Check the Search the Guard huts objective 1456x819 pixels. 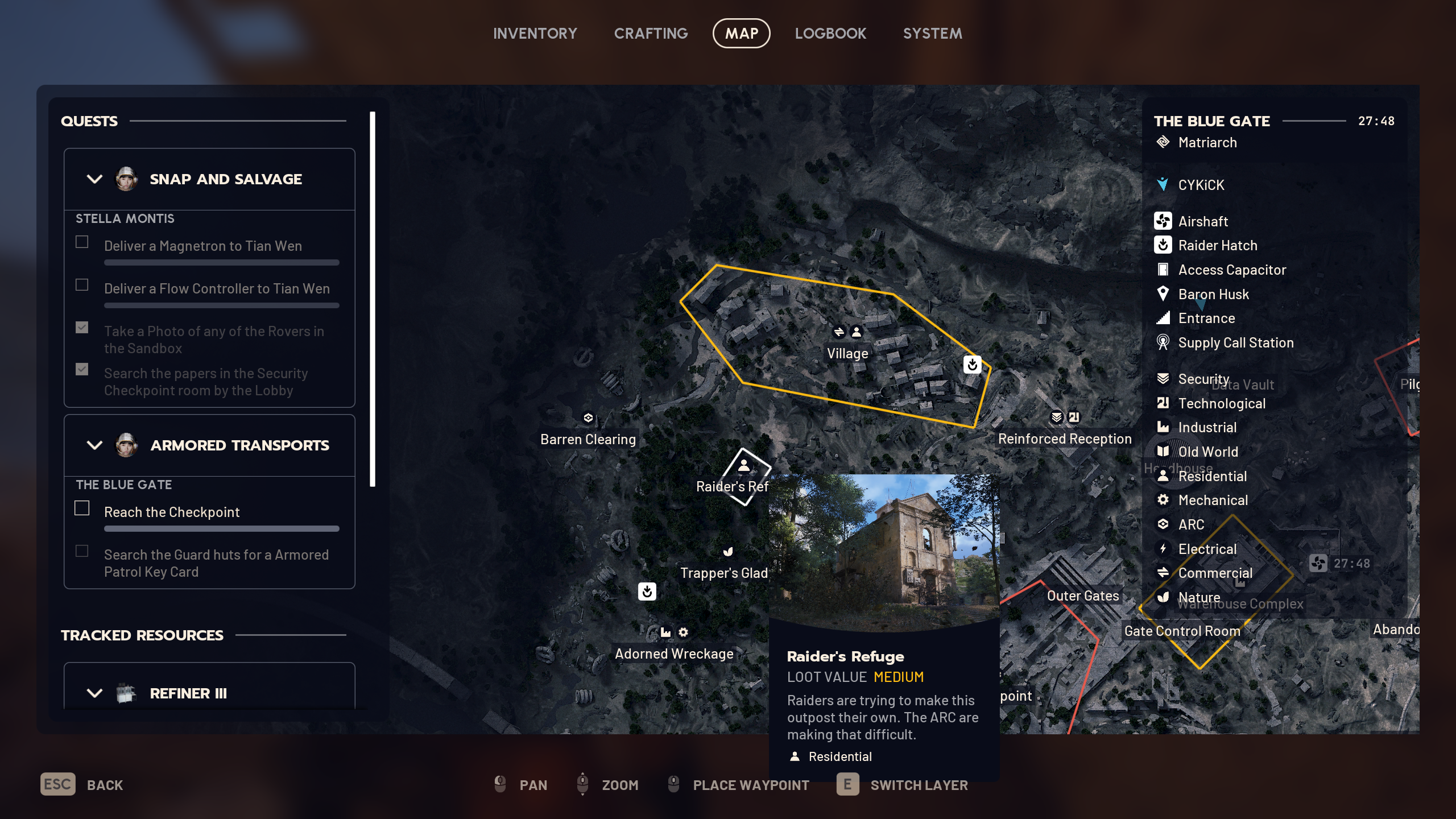coord(82,551)
